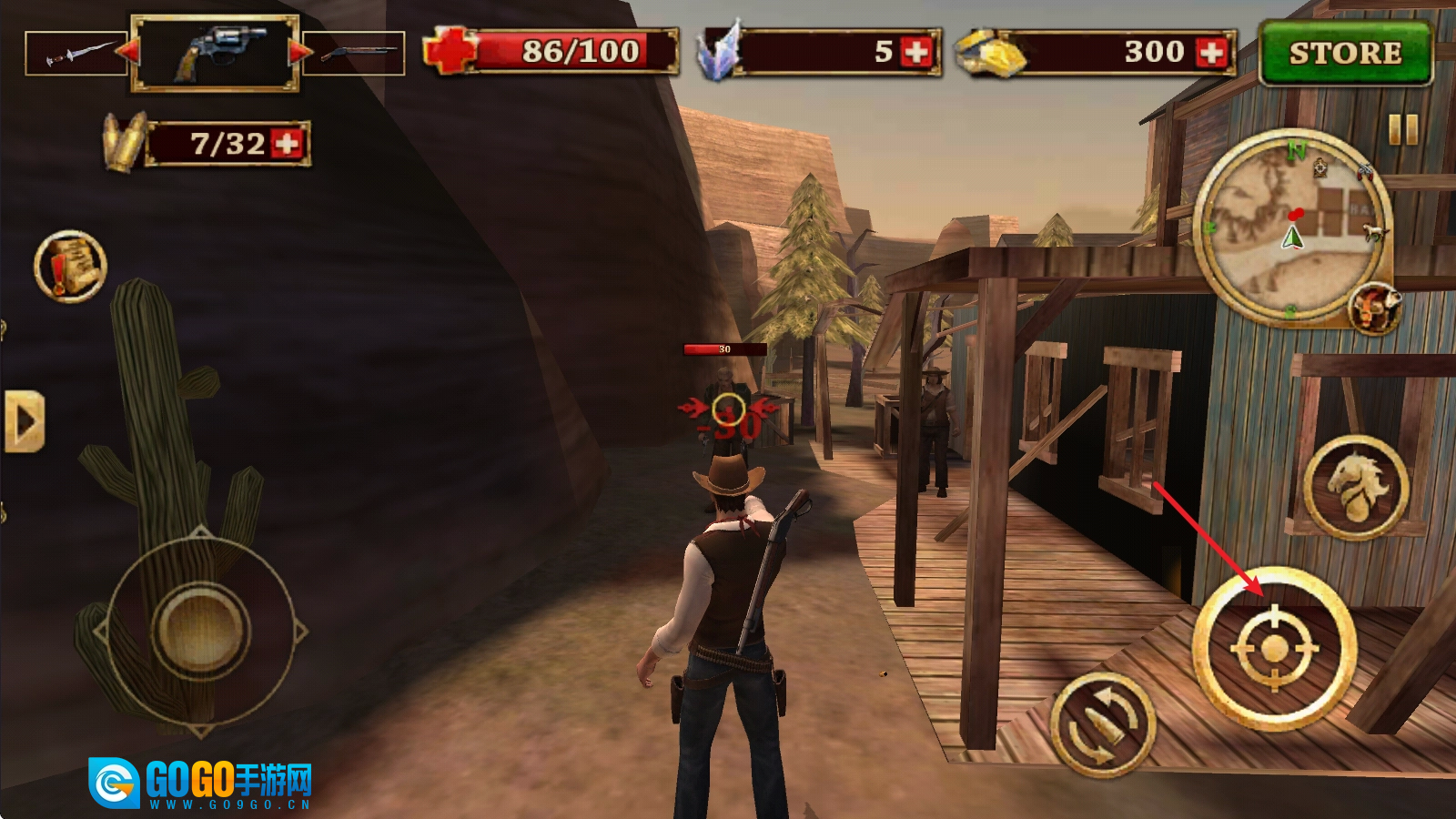Call your horse with the horse button

coord(1356,487)
